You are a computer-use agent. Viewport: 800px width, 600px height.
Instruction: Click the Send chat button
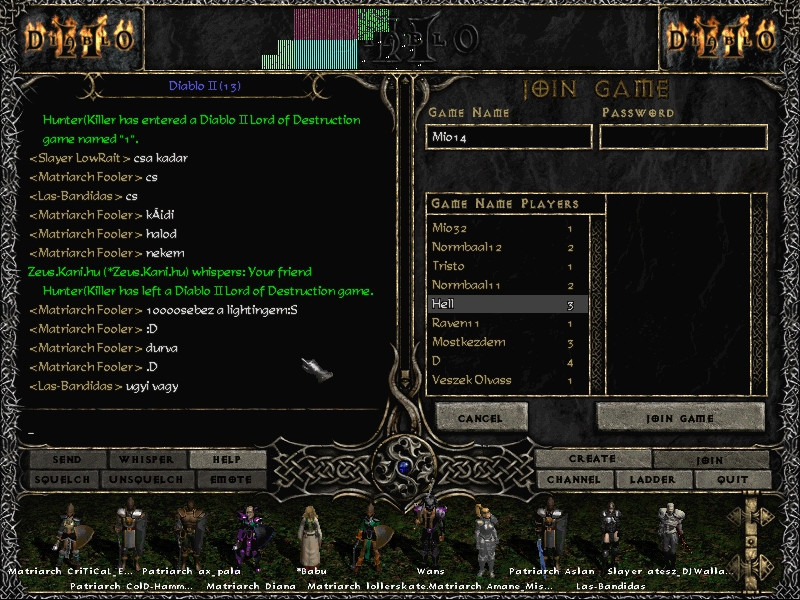click(x=67, y=460)
